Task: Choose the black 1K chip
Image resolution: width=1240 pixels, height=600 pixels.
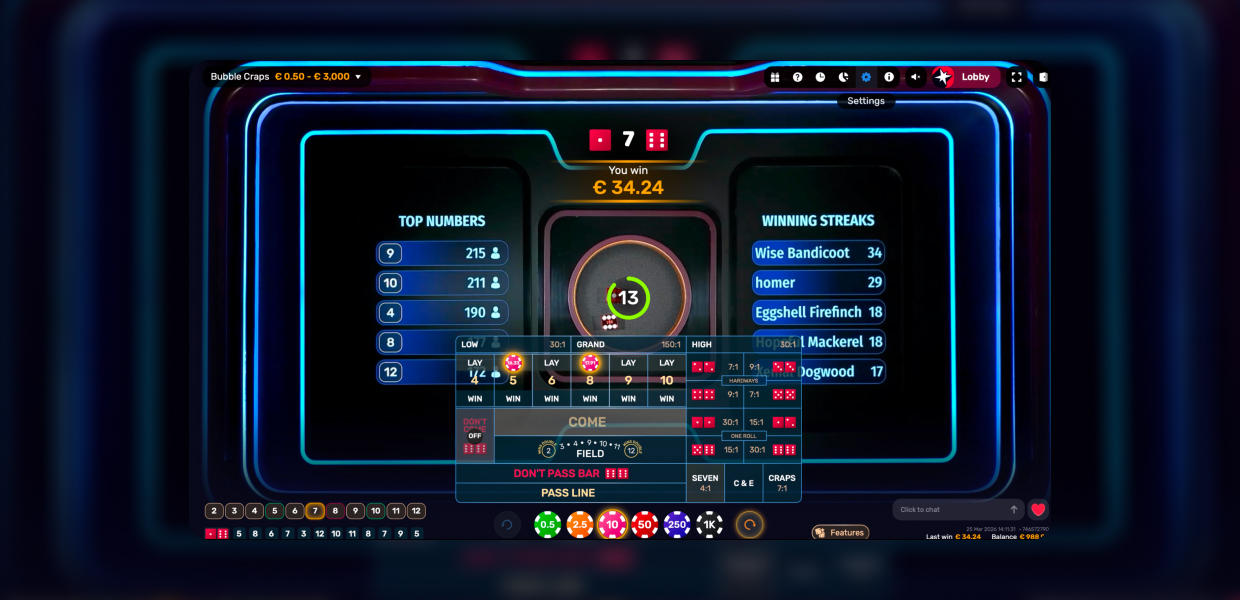Action: (x=709, y=524)
